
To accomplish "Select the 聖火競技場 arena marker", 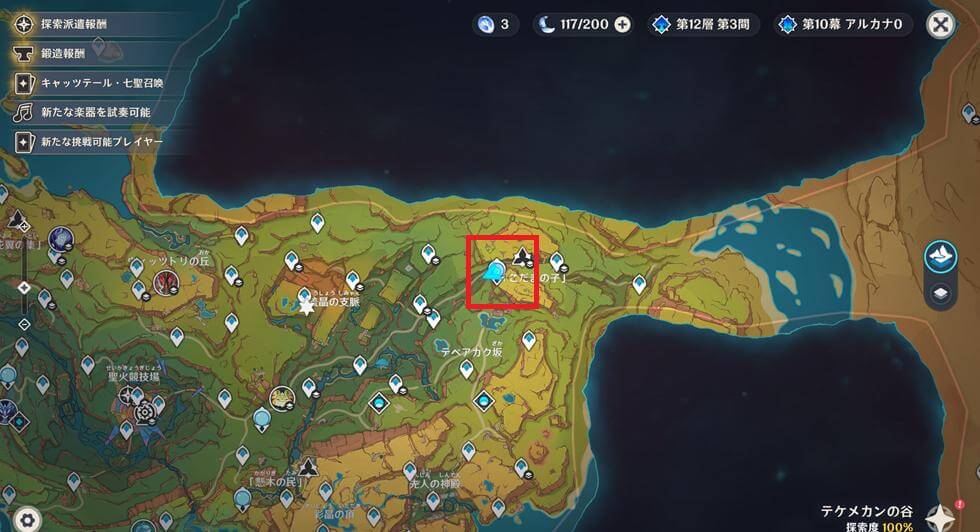I will (145, 411).
